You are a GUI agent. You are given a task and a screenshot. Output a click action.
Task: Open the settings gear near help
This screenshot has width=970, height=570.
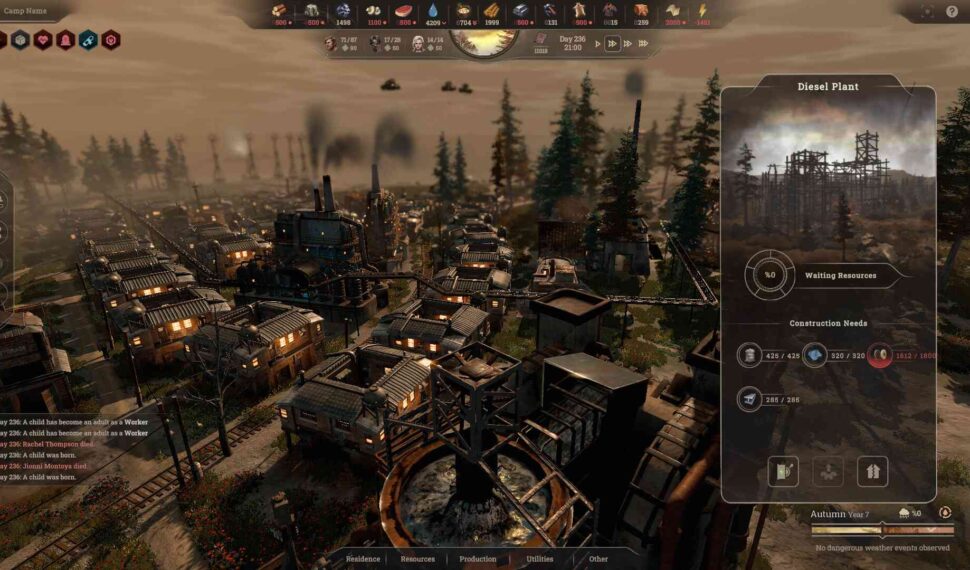coord(927,11)
